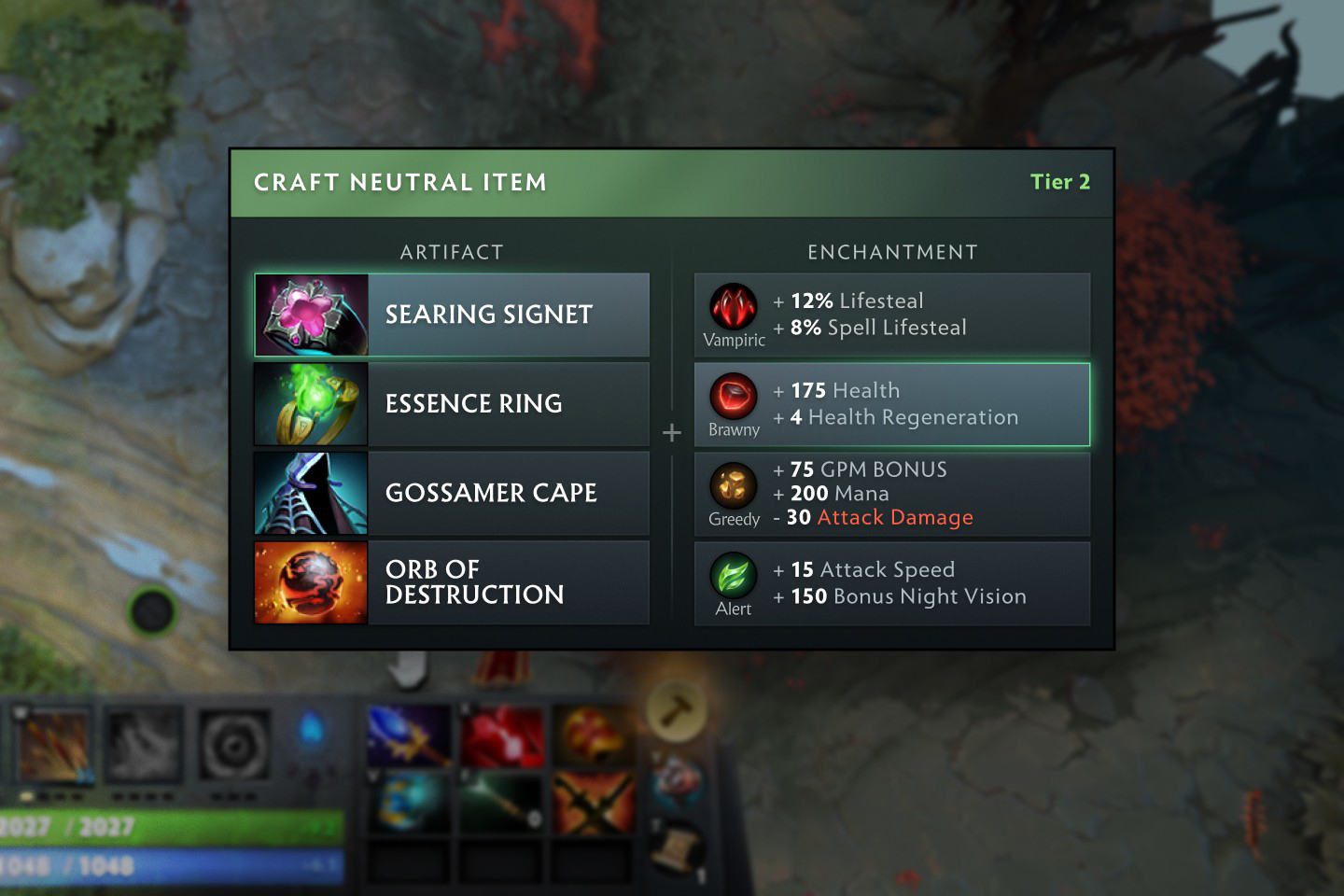Select the Searing Signet artifact row
Viewport: 1344px width, 896px height.
[452, 315]
